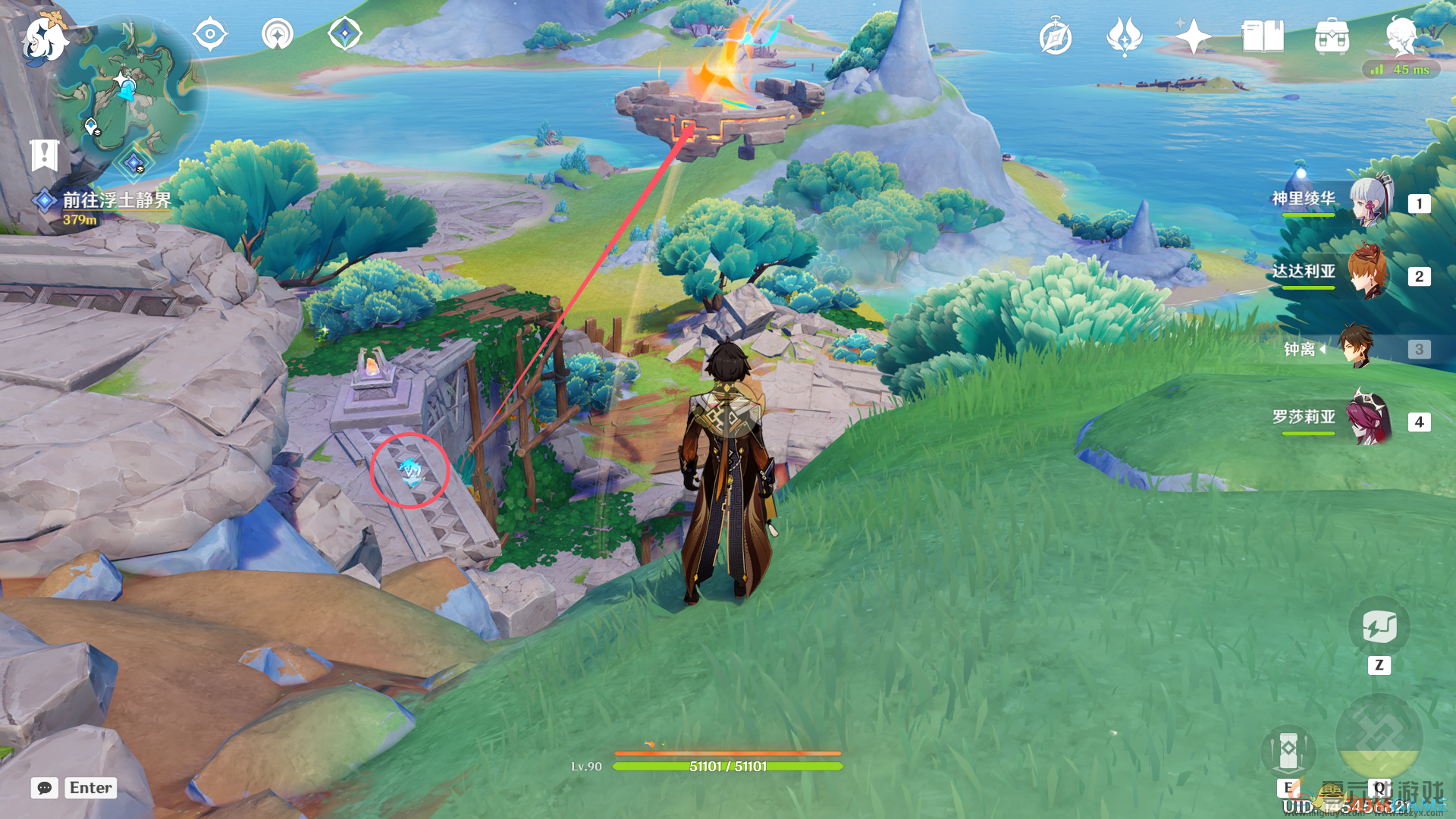Open the Paimon menu icon

44,38
